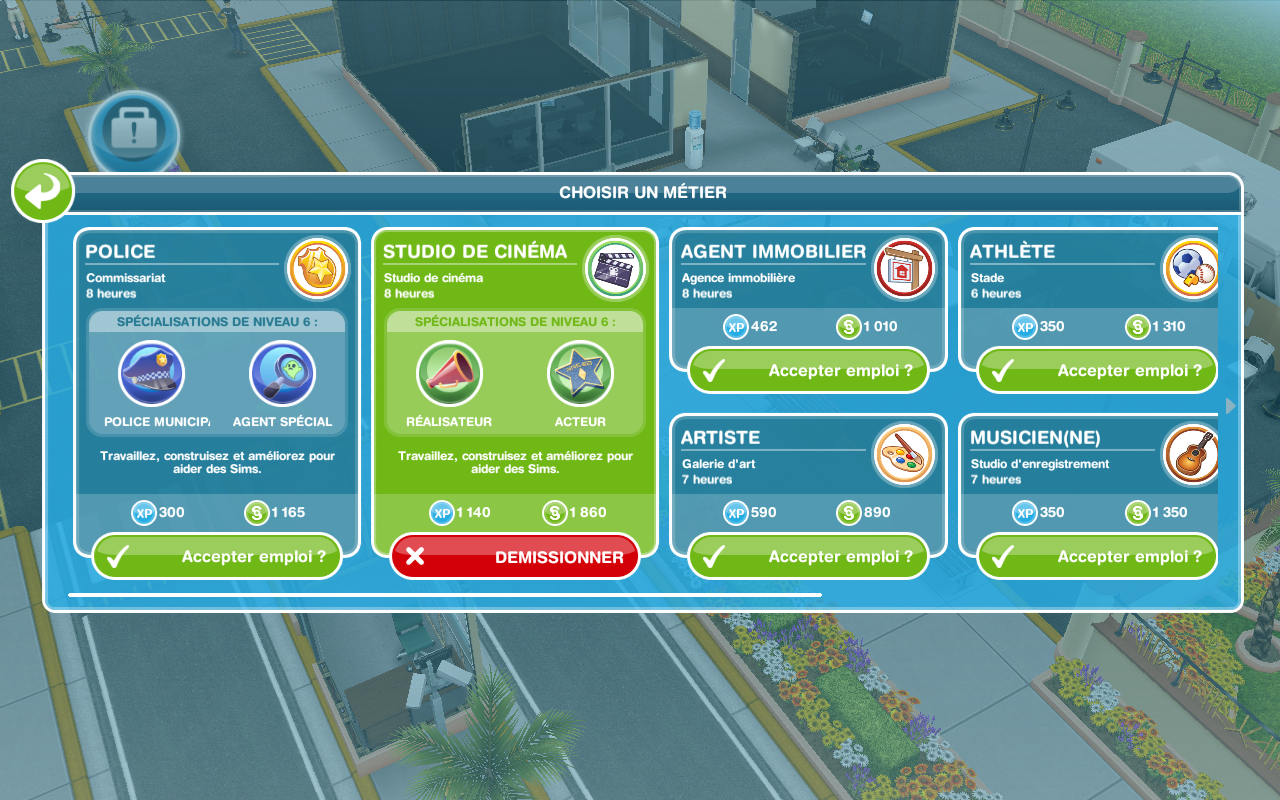Screen dimensions: 1280x800
Task: Resign with the red Demissionner button
Action: tap(515, 557)
